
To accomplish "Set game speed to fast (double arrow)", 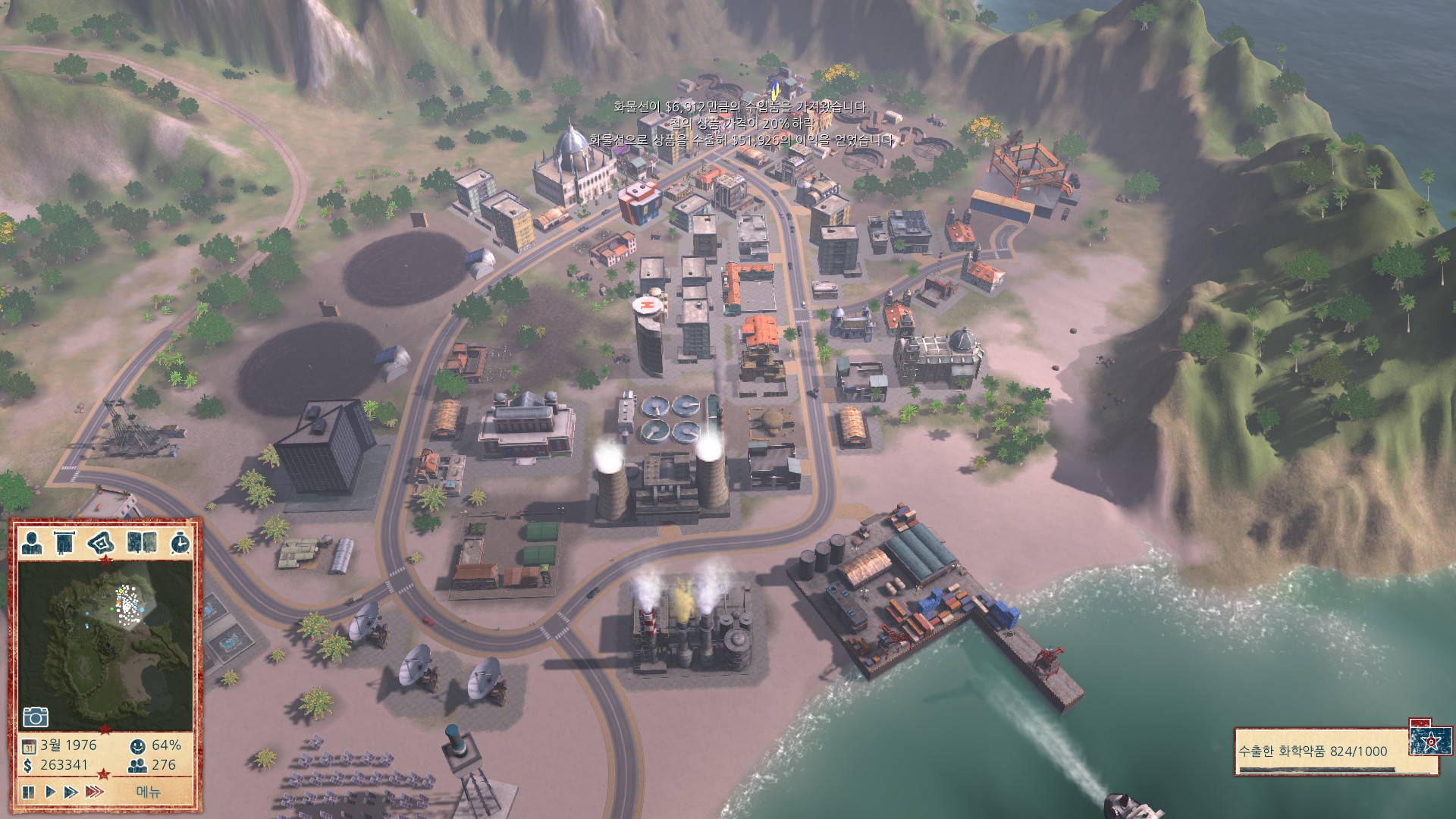I will pos(71,792).
